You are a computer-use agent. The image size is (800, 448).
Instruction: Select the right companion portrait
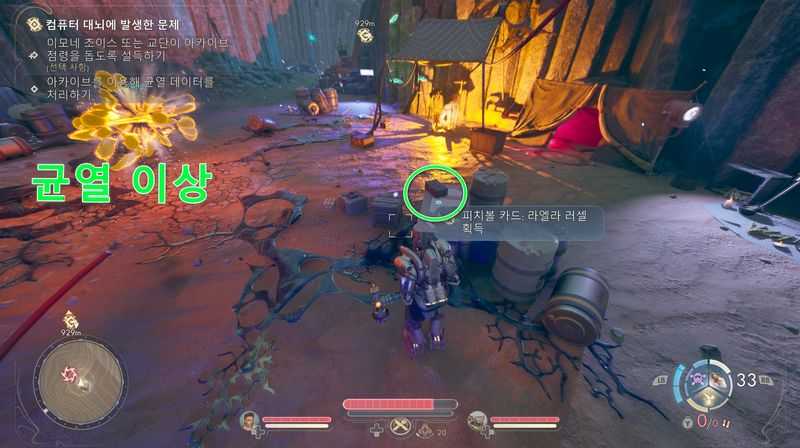tap(477, 421)
